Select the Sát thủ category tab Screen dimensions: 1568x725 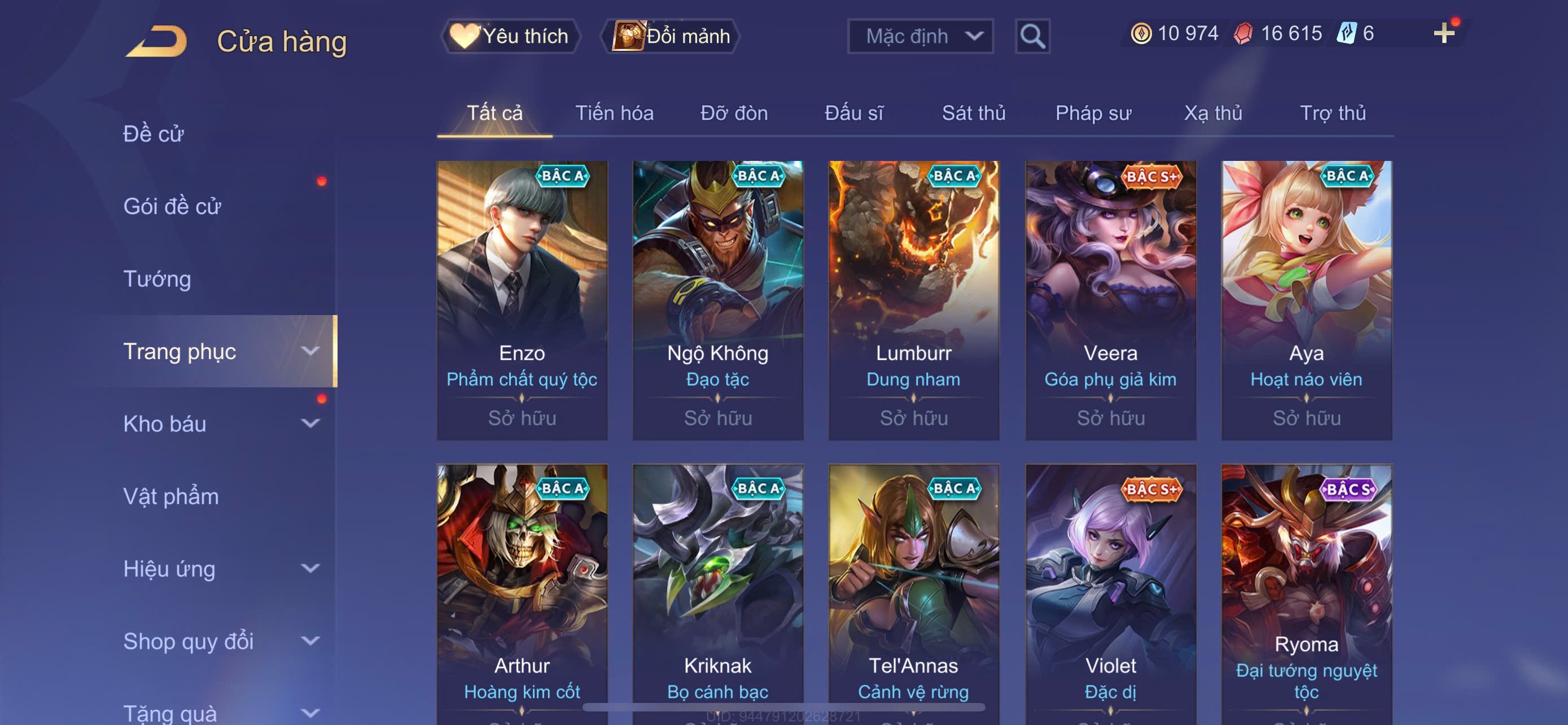[973, 113]
